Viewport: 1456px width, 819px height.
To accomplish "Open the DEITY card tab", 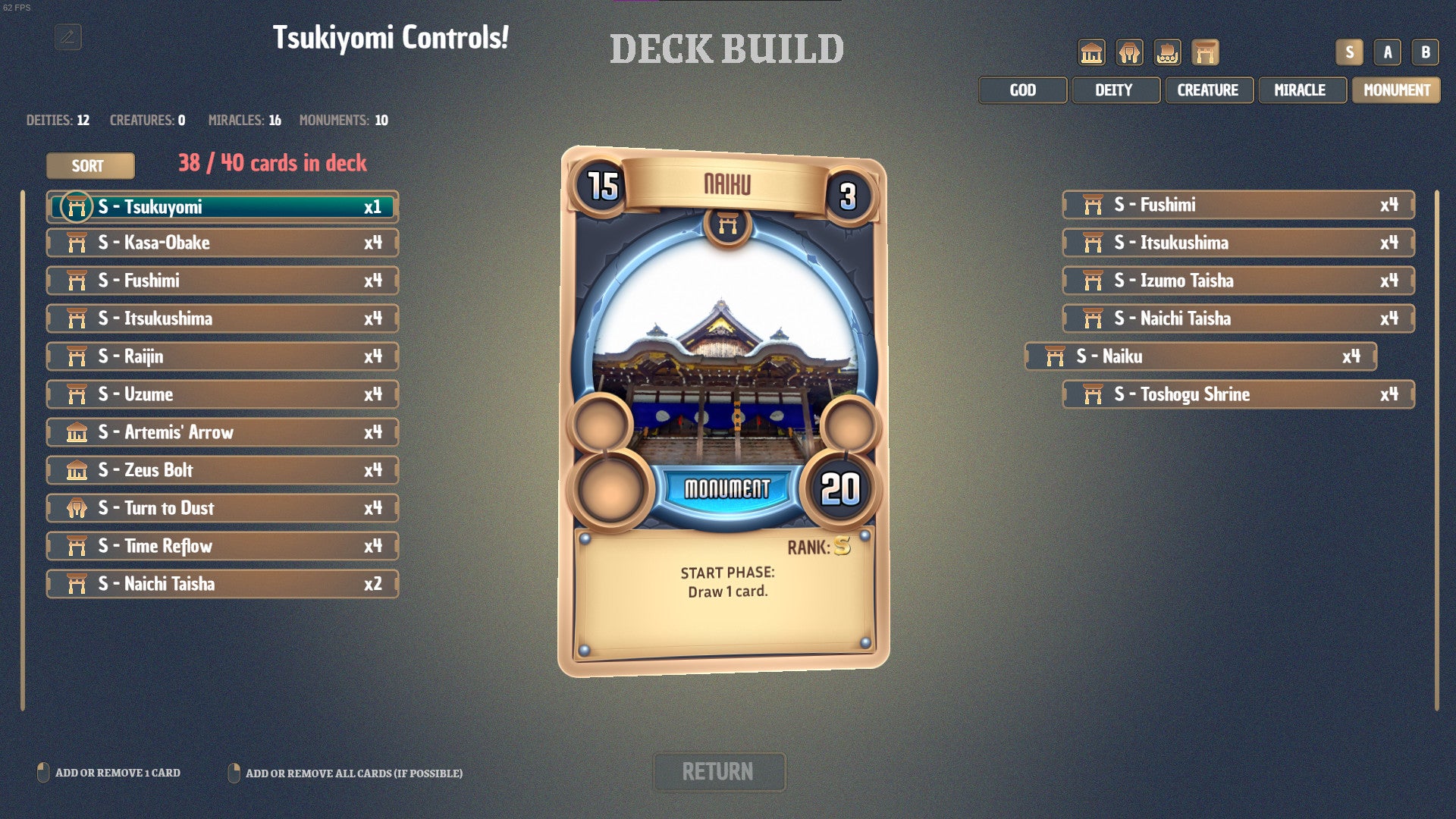I will (1115, 90).
